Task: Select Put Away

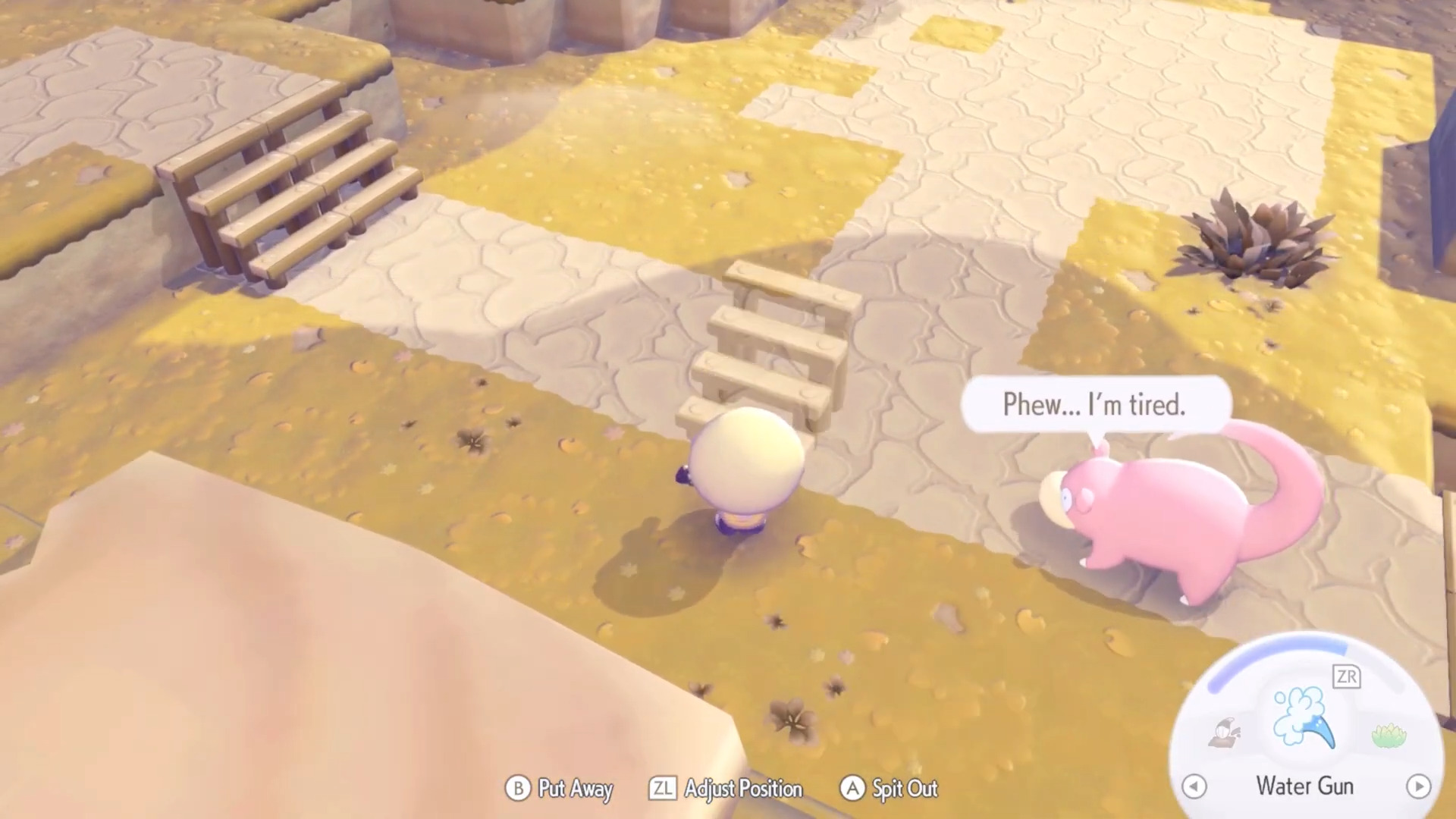Action: pyautogui.click(x=575, y=789)
